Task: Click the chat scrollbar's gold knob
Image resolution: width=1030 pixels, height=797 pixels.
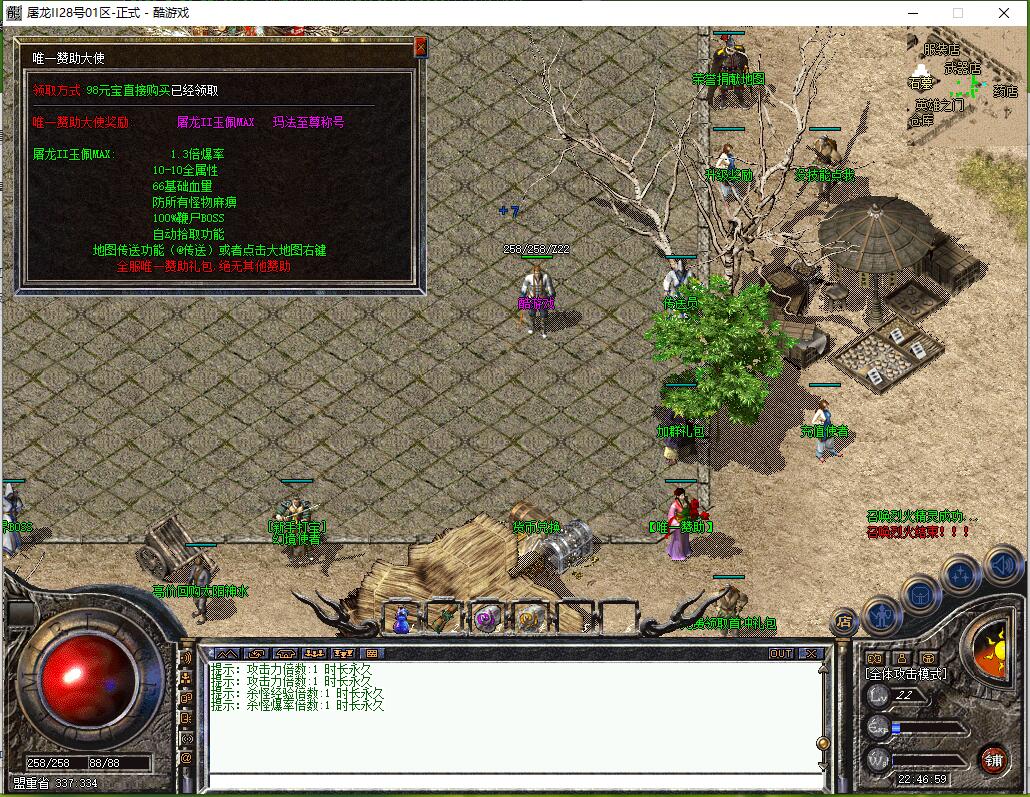Action: click(823, 744)
